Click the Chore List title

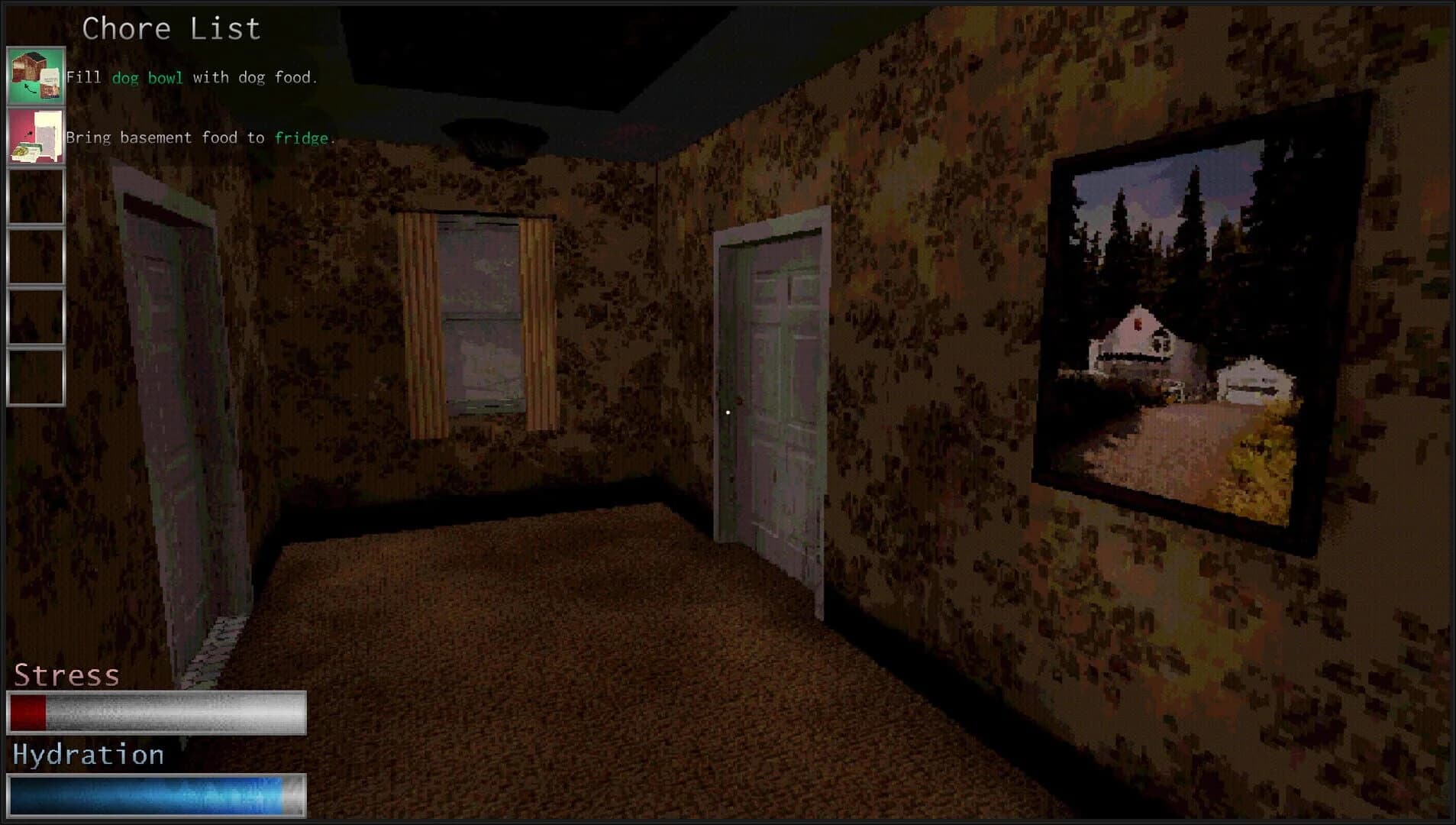click(171, 28)
